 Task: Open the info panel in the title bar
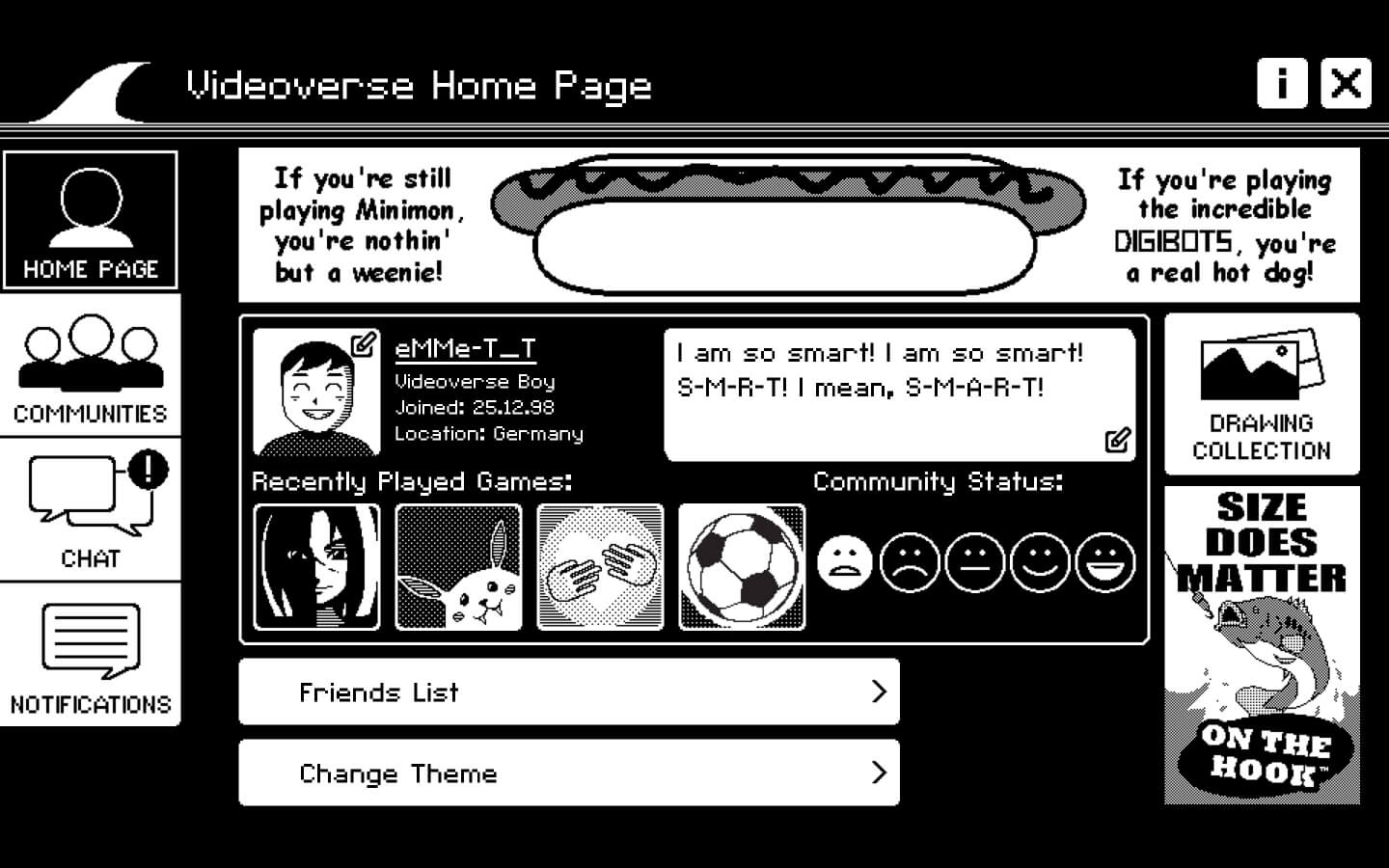tap(1283, 85)
